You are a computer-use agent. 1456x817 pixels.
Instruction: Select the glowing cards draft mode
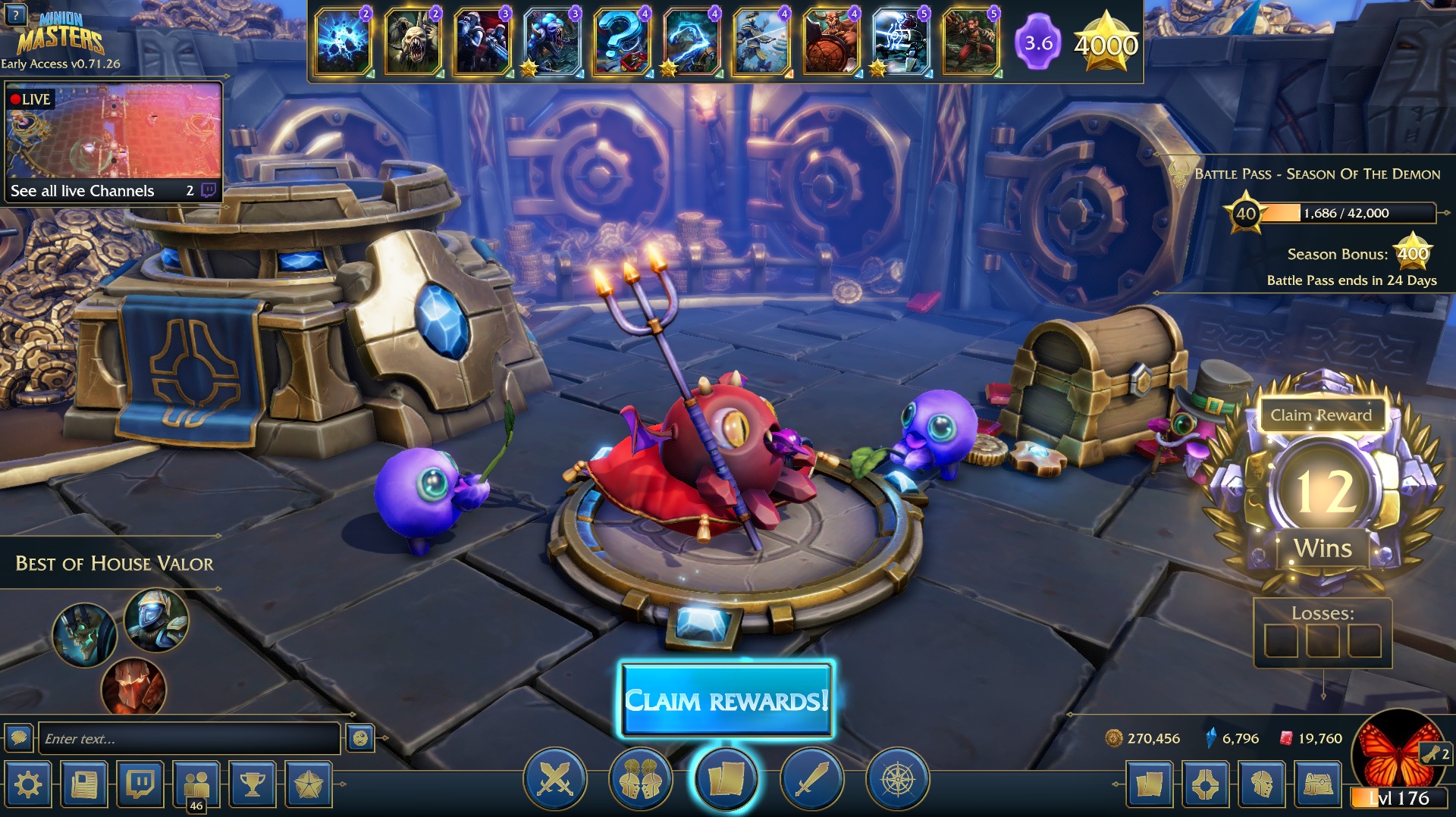click(x=726, y=779)
